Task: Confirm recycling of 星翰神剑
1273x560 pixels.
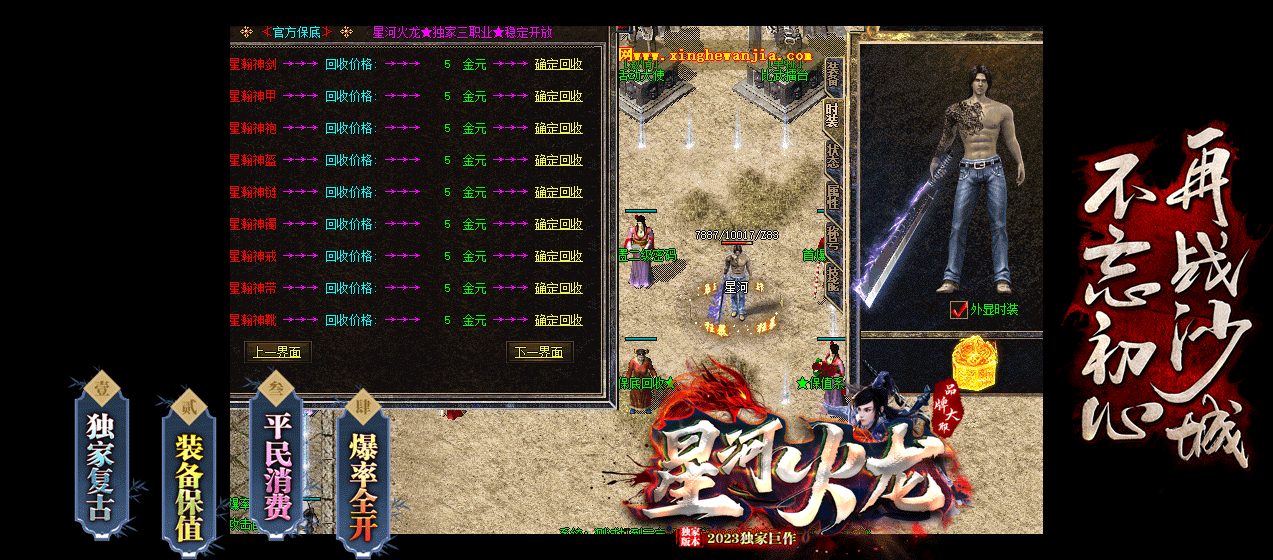Action: 558,64
